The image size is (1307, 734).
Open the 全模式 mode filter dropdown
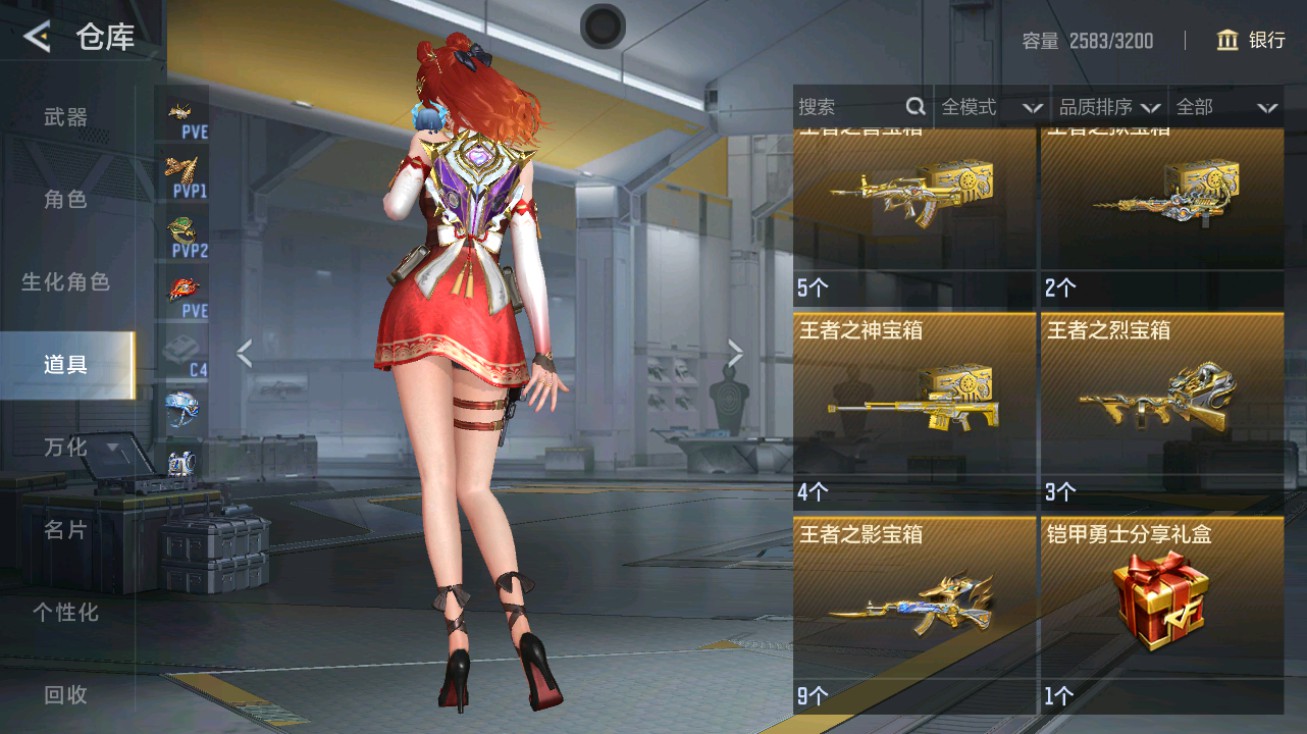point(991,107)
